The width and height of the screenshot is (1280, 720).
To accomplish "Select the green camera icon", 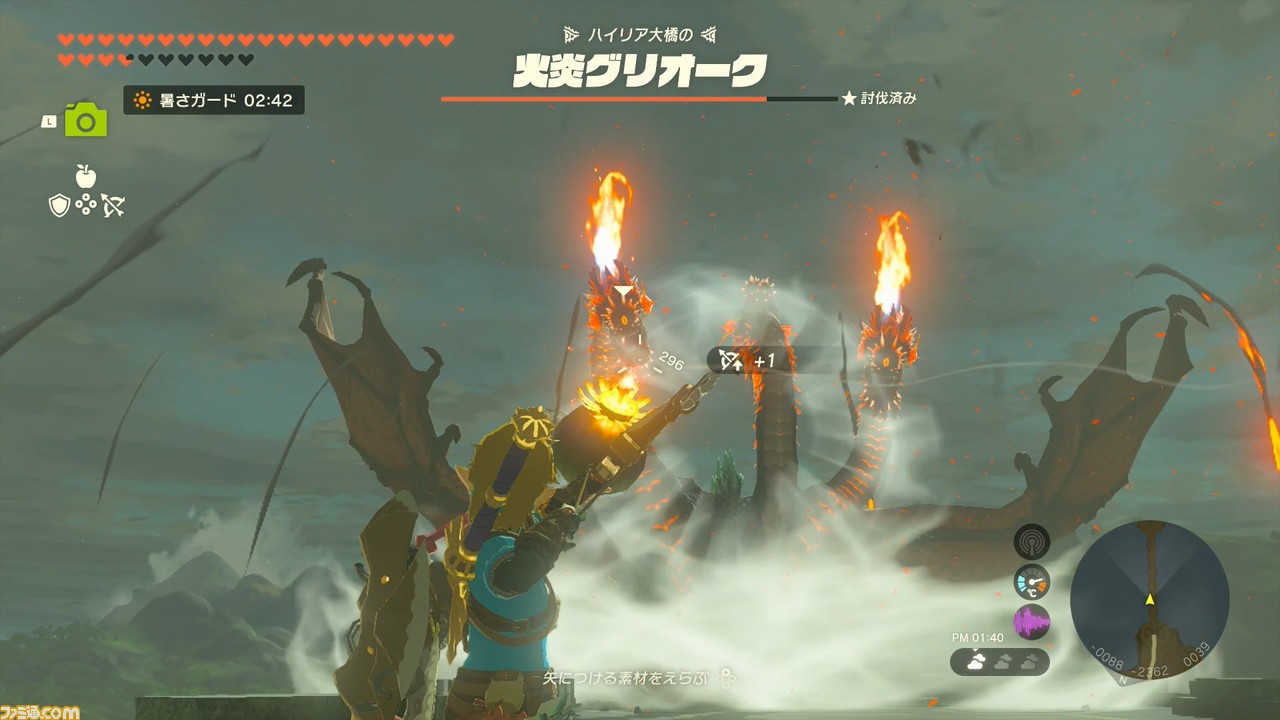I will pyautogui.click(x=86, y=121).
